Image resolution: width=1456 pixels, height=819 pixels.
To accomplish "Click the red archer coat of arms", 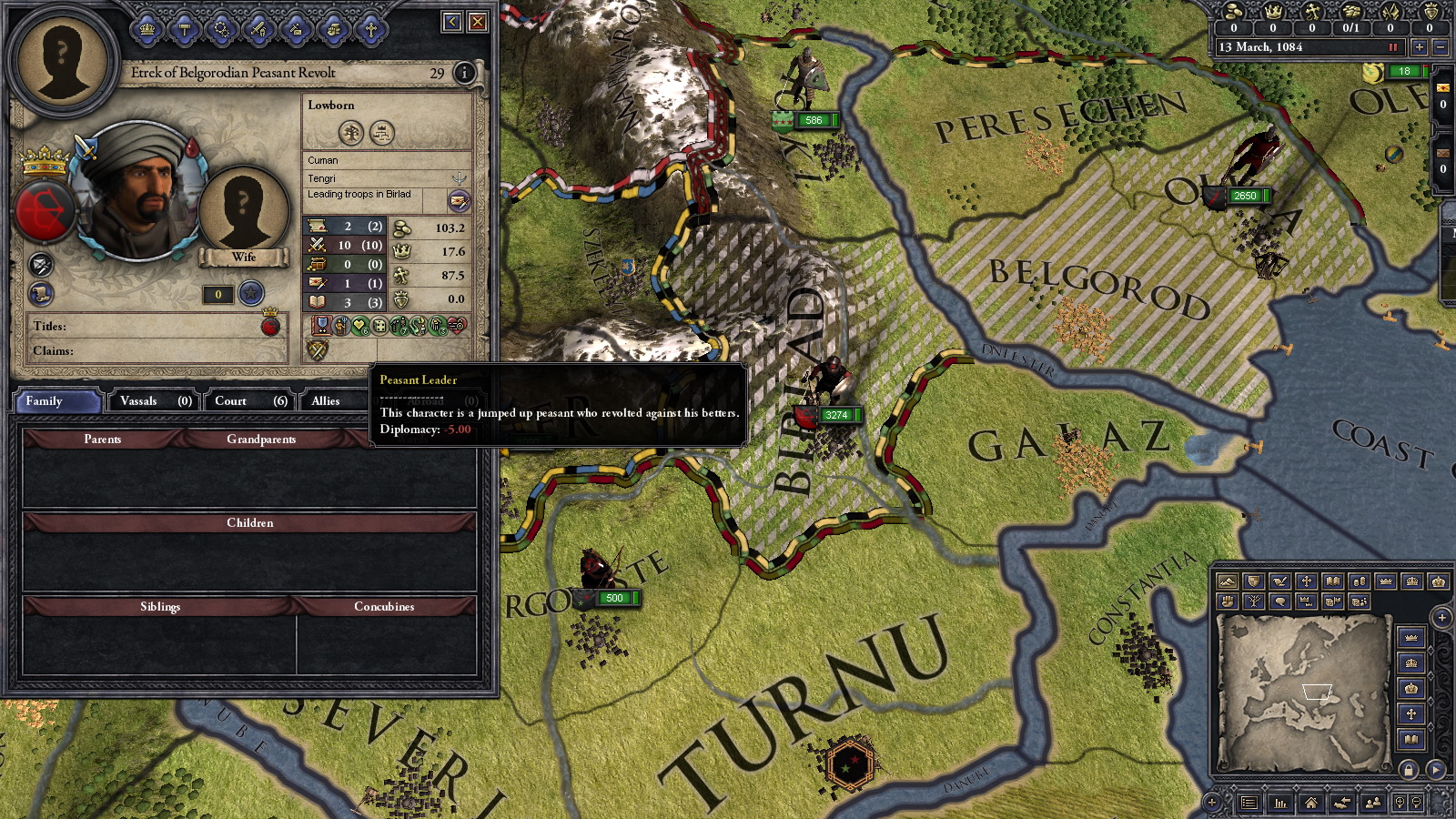I will (x=43, y=210).
